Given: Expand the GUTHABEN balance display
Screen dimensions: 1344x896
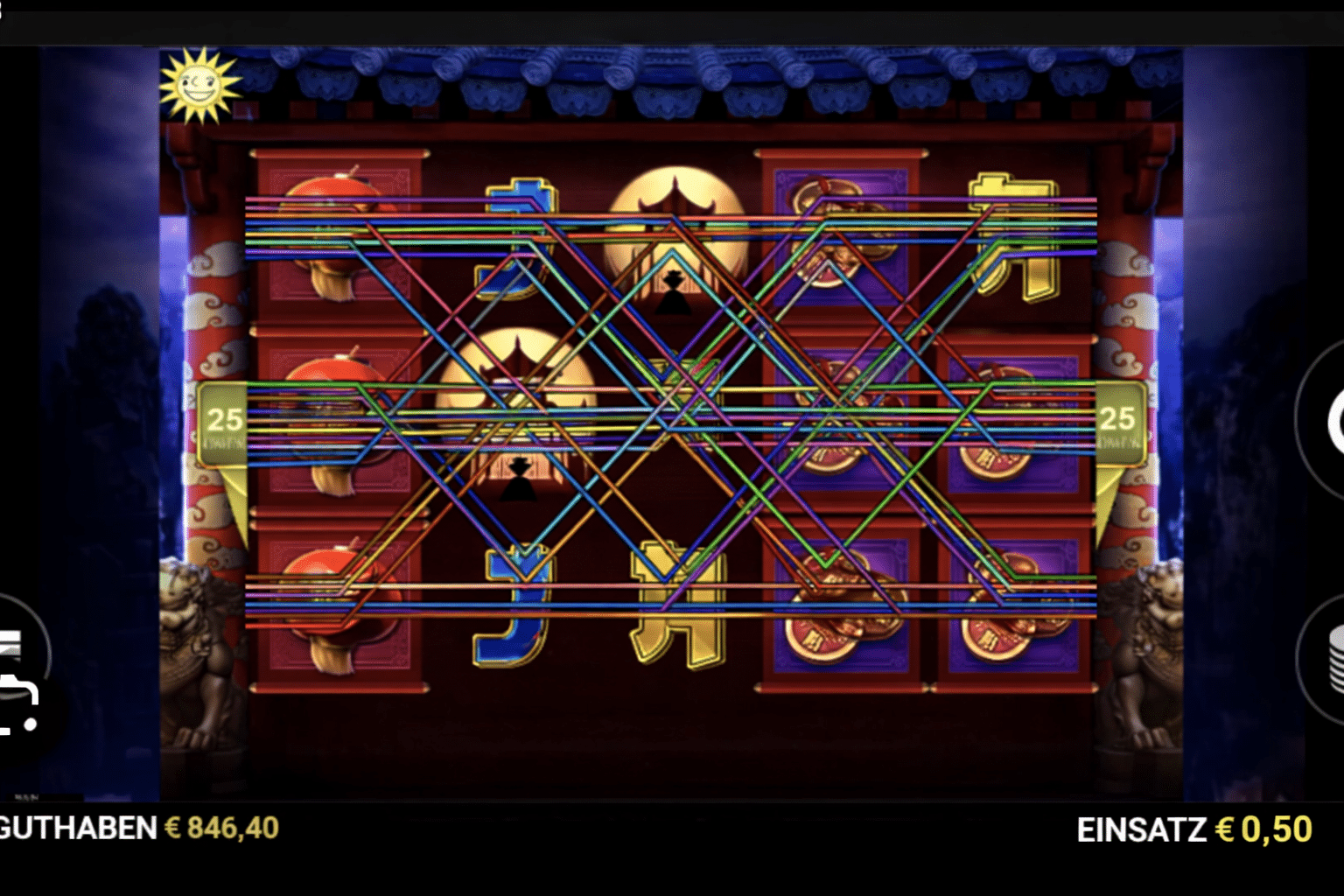Looking at the screenshot, I should [74, 827].
